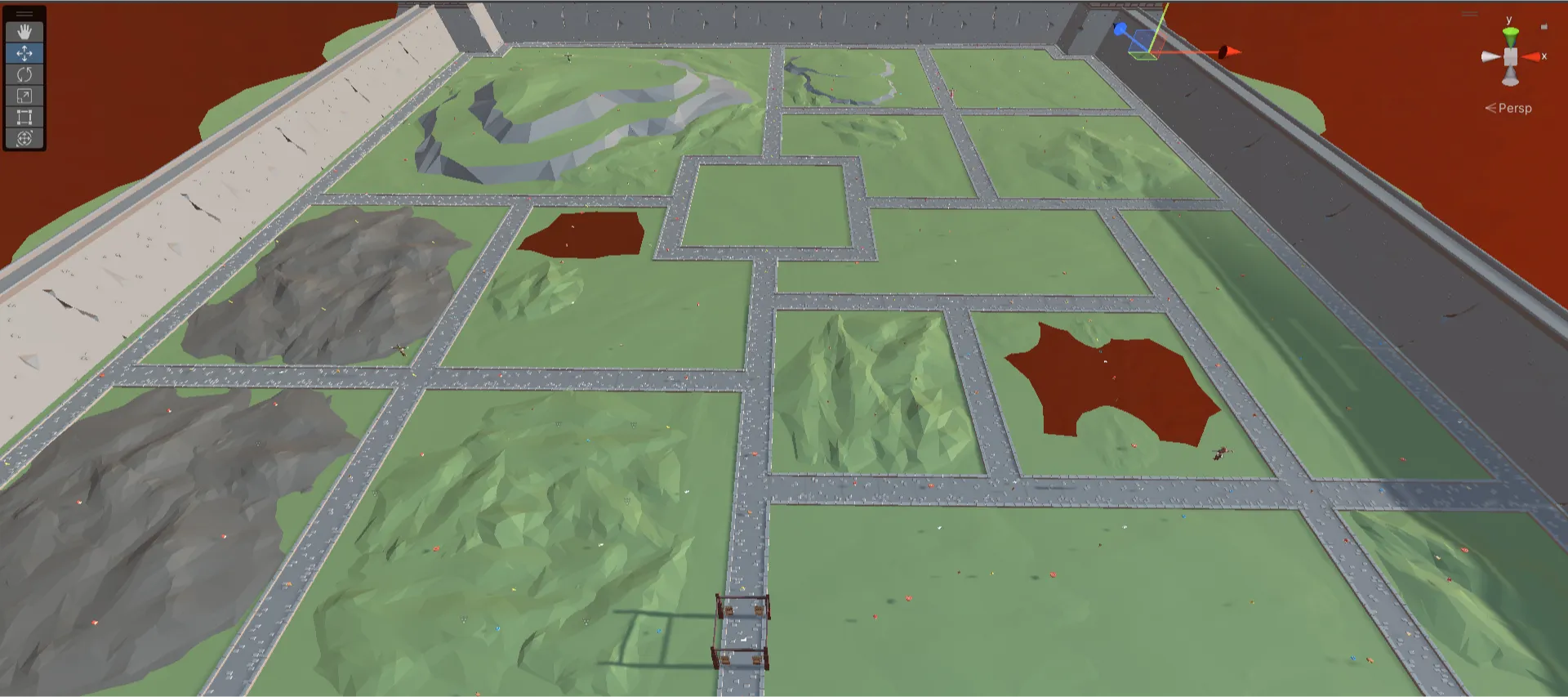
Task: Click the red X-axis cone on the scene gizmo
Action: tap(1532, 56)
